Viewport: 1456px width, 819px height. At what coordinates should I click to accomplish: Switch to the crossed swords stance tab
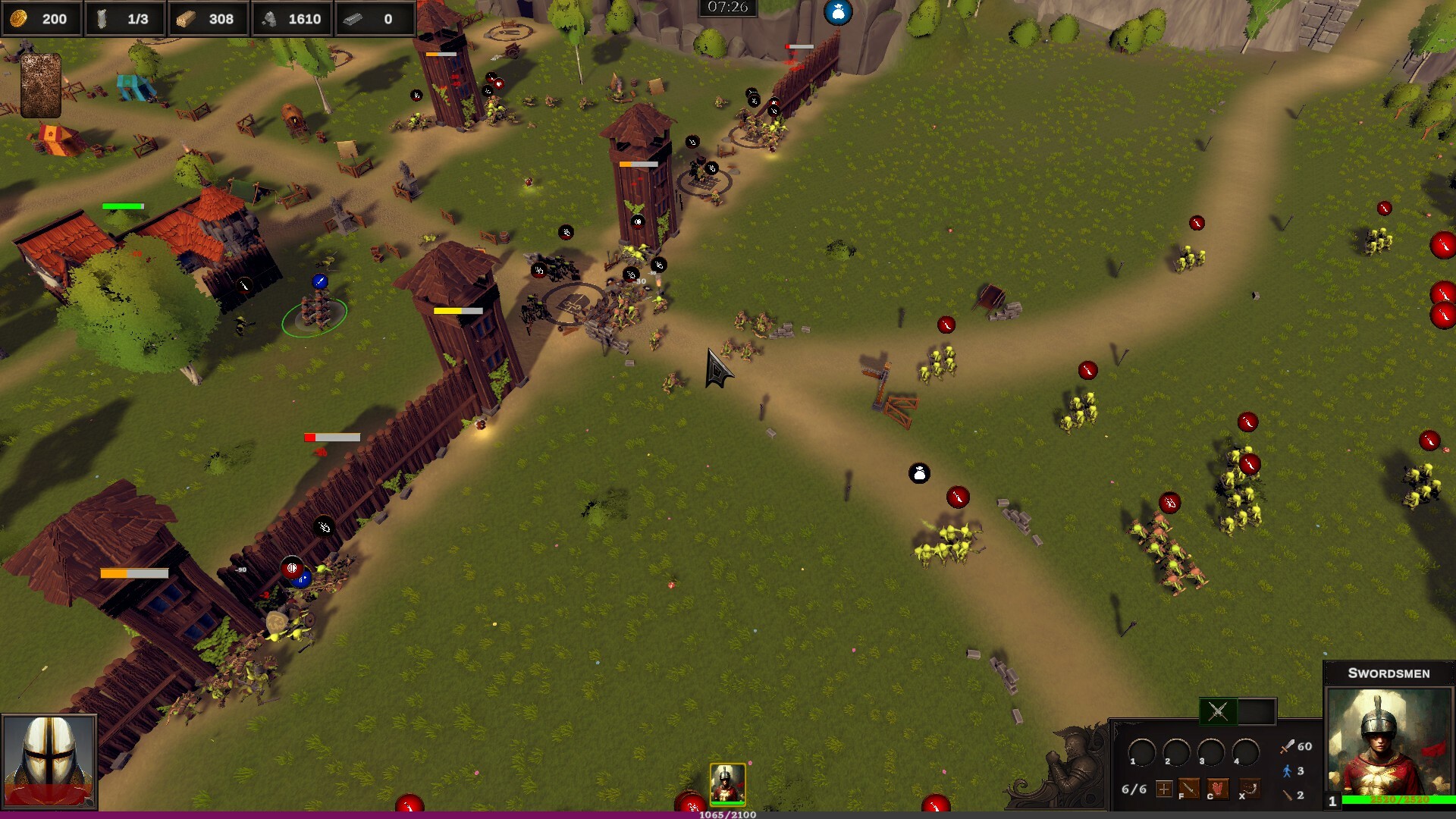1218,711
